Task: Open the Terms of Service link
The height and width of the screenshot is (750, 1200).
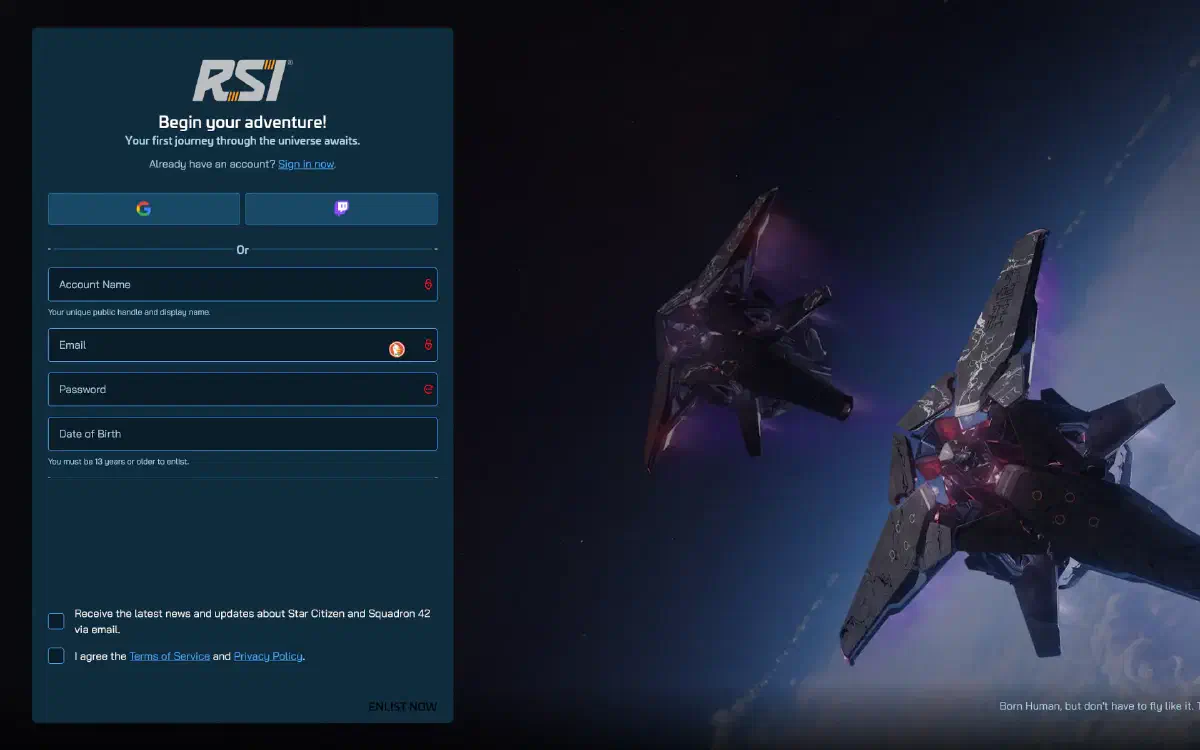Action: [x=169, y=656]
